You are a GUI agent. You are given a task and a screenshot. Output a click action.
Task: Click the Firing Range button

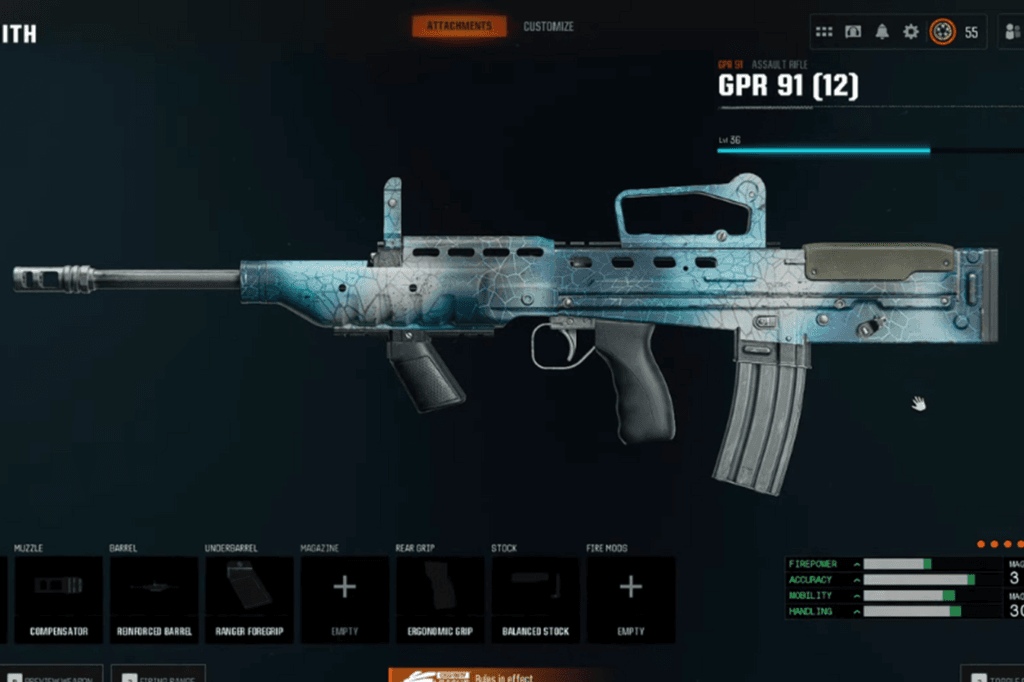pyautogui.click(x=158, y=675)
